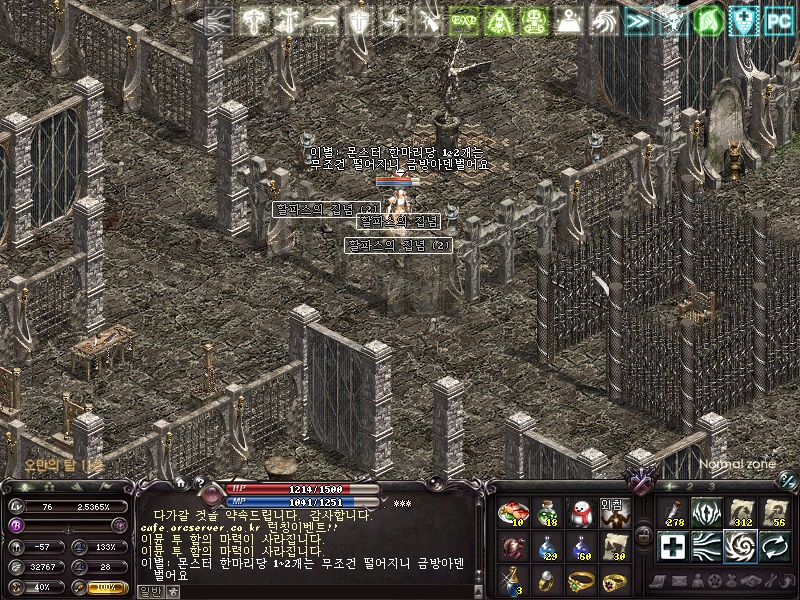Click the PC buff icon
Viewport: 800px width, 600px height.
(778, 20)
